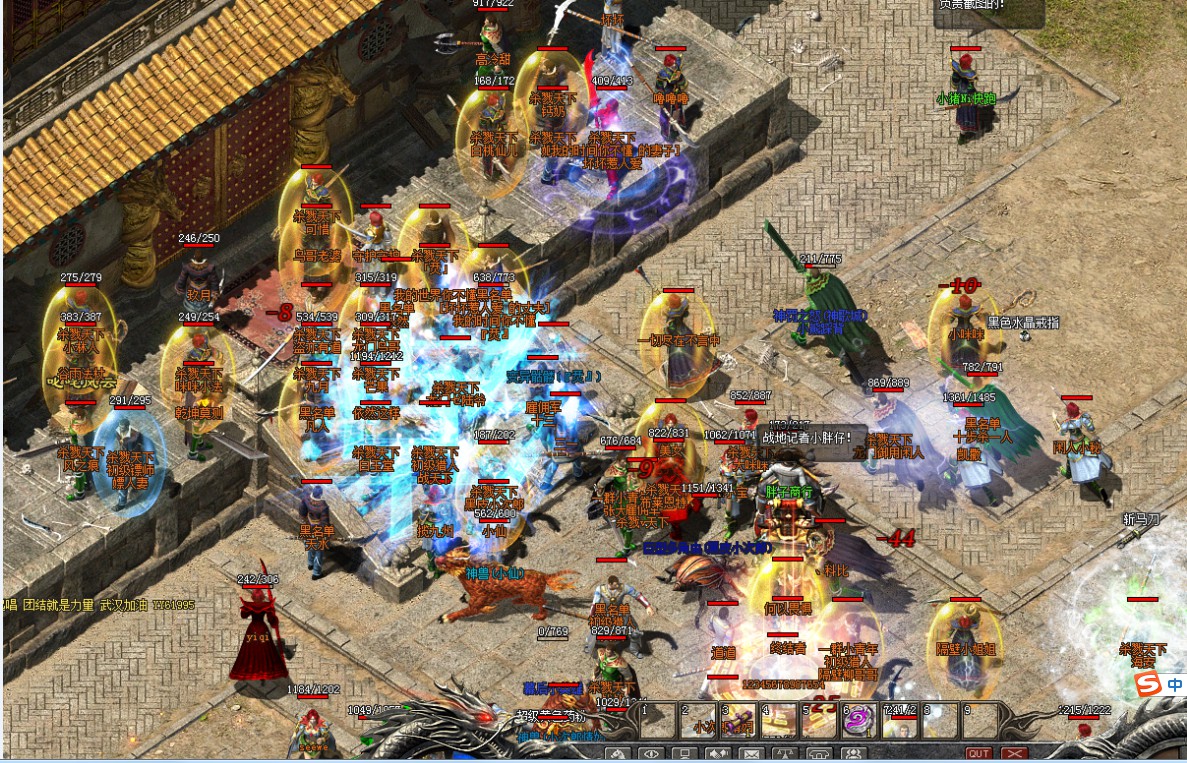1187x763 pixels.
Task: Click the red OUT button
Action: (x=979, y=754)
